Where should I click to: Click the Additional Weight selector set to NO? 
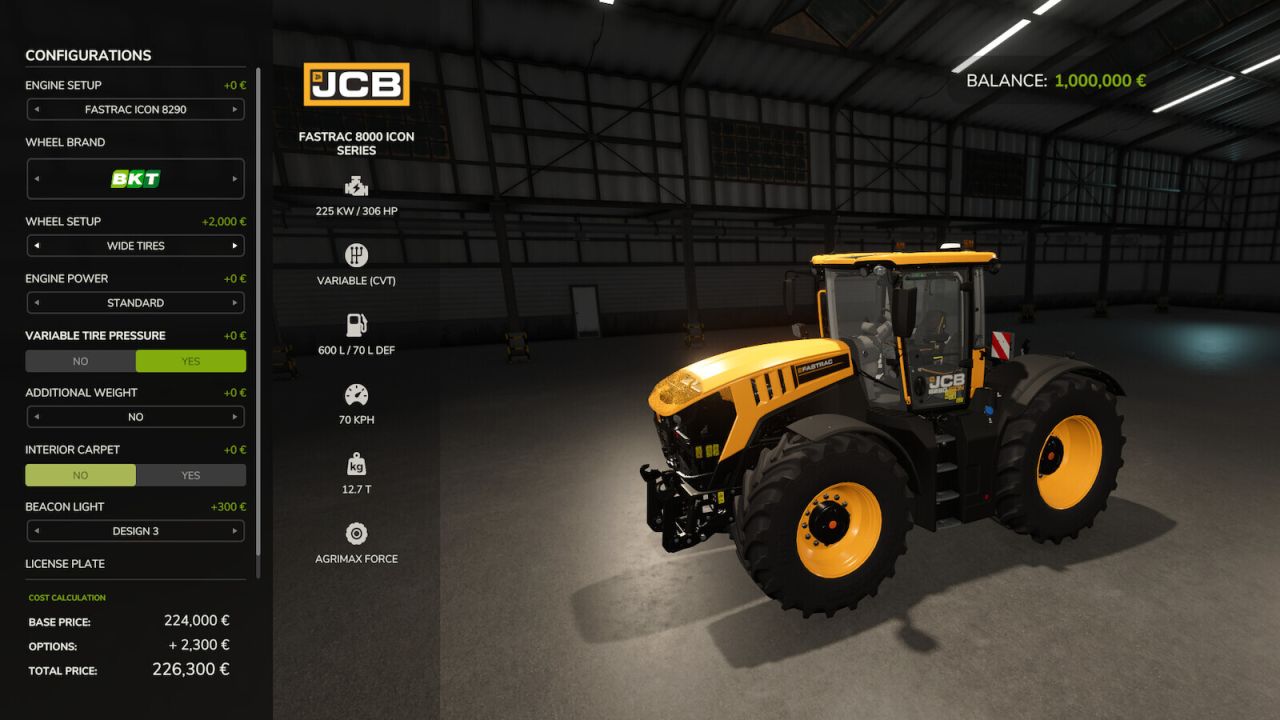[135, 417]
